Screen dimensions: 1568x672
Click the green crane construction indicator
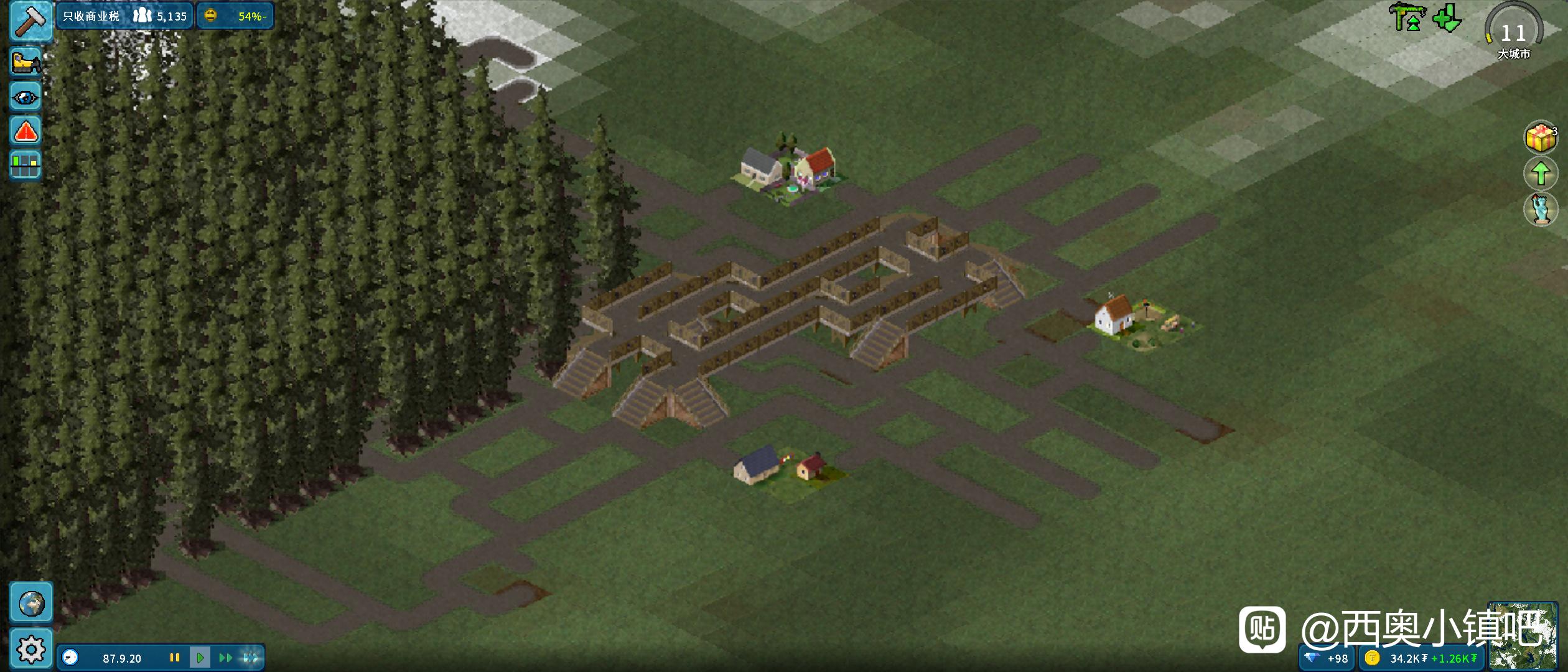pyautogui.click(x=1407, y=17)
